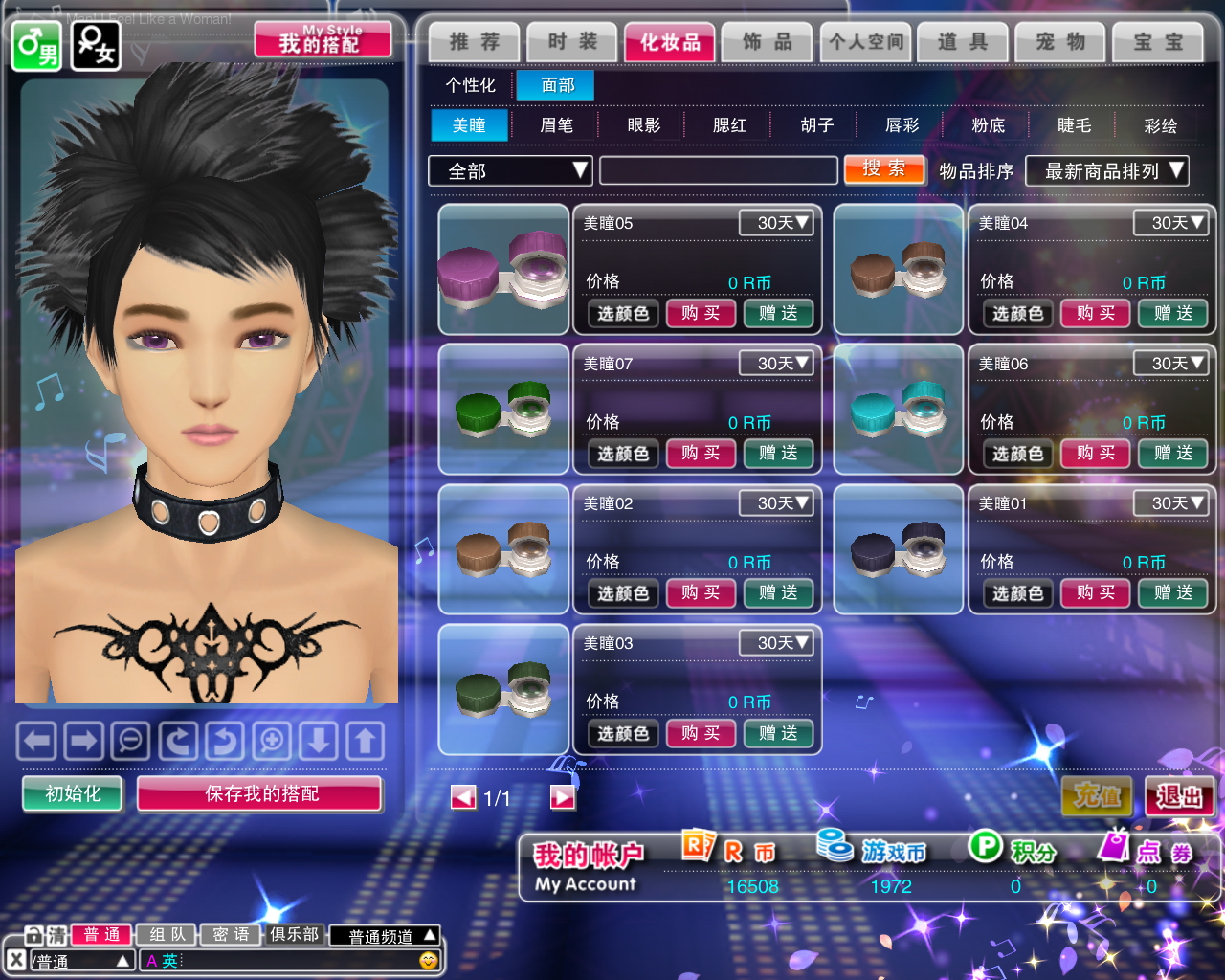This screenshot has width=1225, height=980.
Task: Go to next page arrow
Action: pyautogui.click(x=563, y=797)
